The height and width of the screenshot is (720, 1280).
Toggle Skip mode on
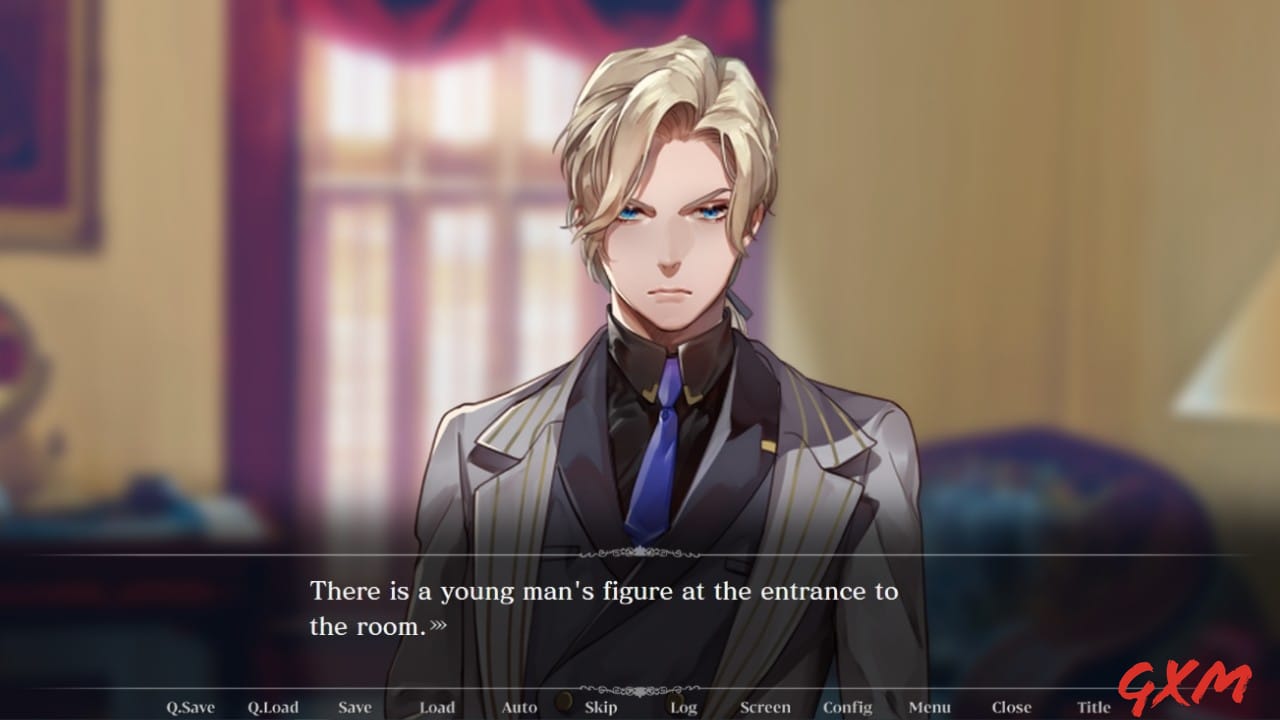[x=601, y=707]
